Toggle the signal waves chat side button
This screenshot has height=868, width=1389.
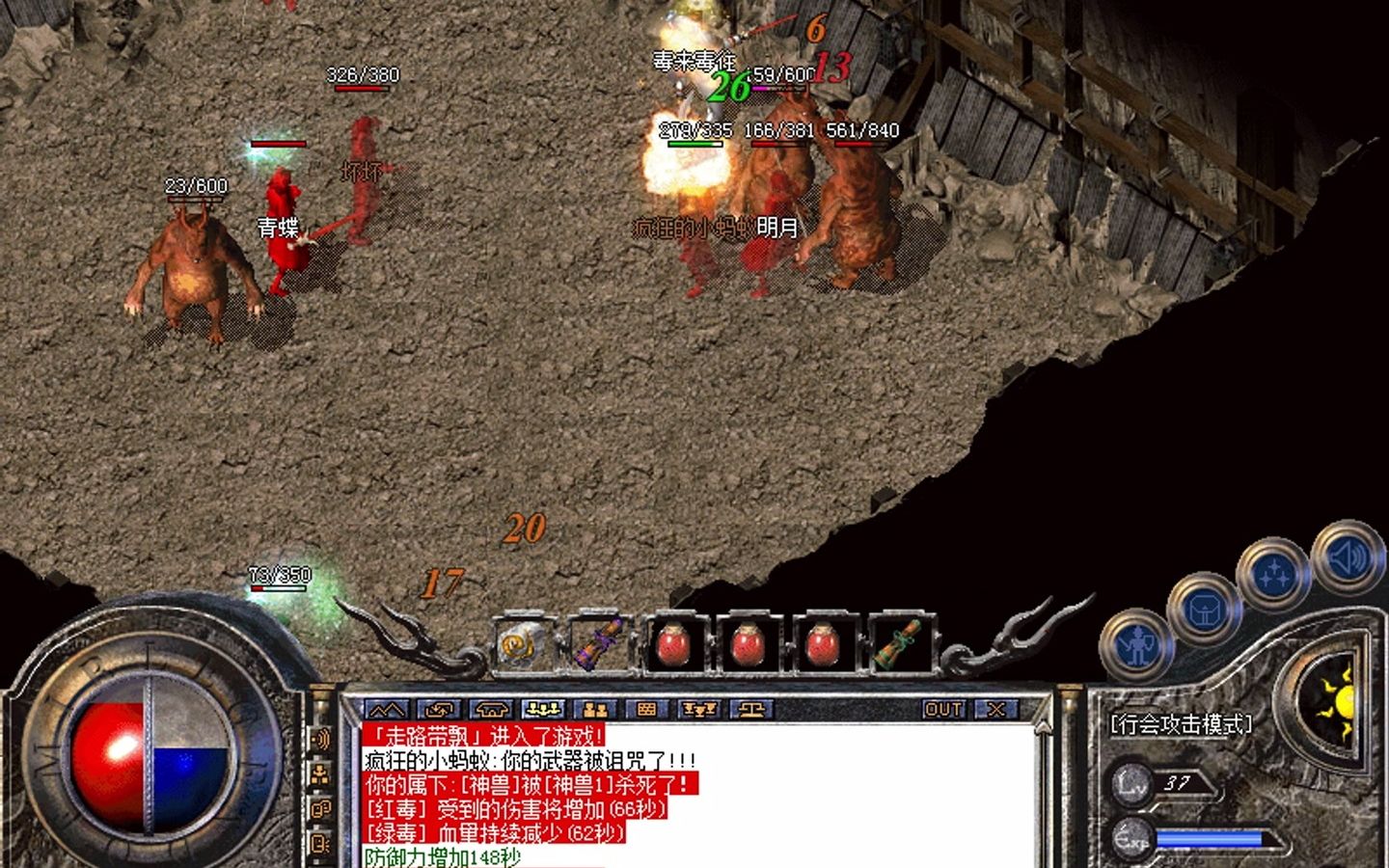321,740
